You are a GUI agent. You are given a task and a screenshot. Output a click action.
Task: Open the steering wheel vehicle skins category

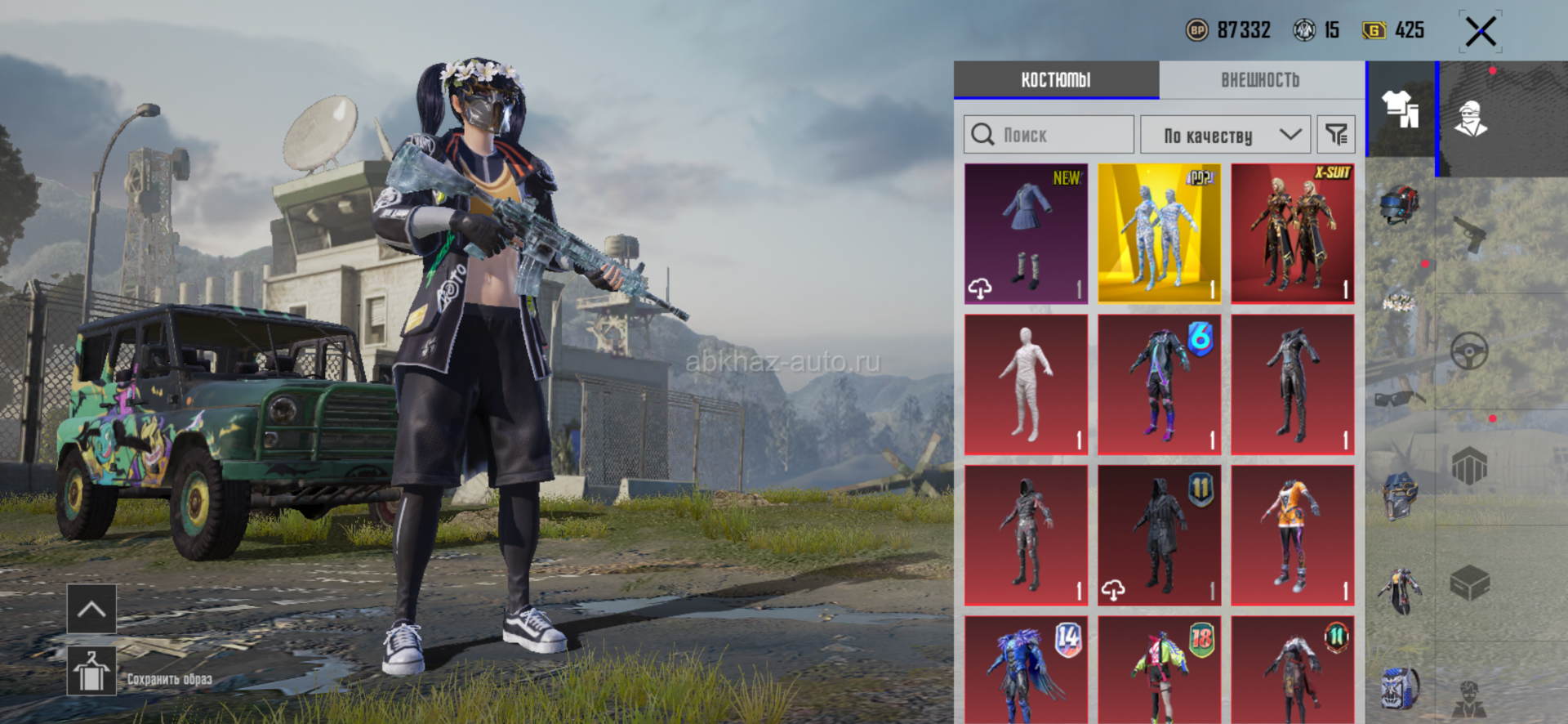1468,352
